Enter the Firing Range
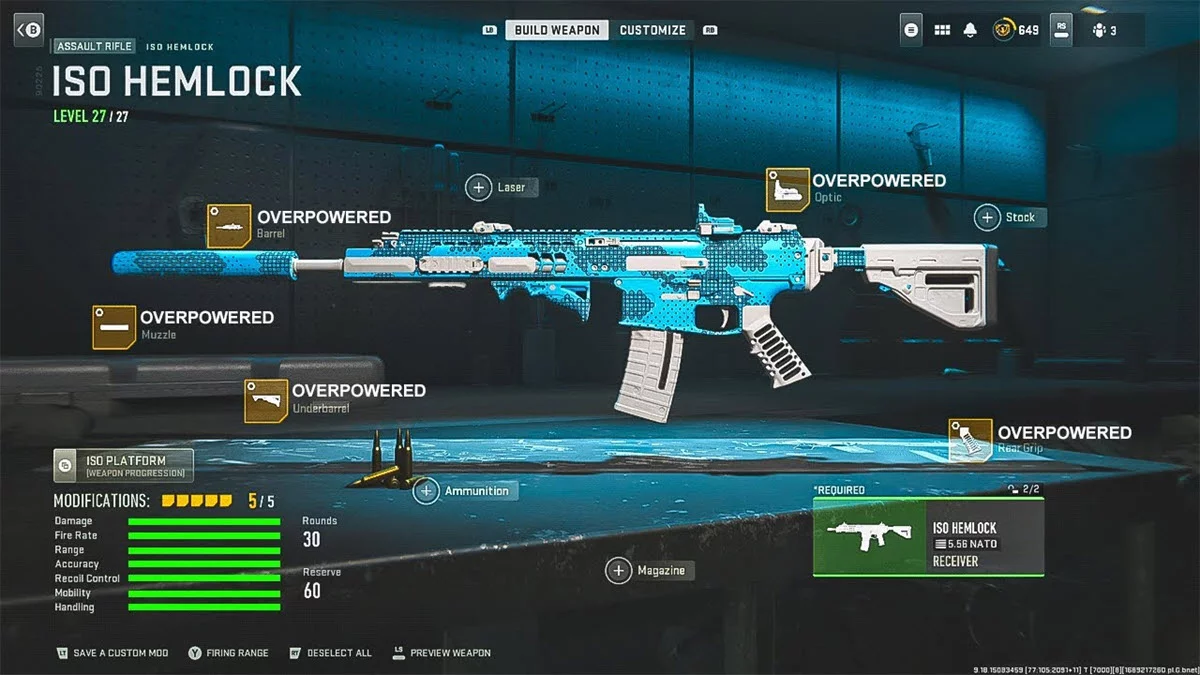This screenshot has height=675, width=1200. pyautogui.click(x=228, y=653)
